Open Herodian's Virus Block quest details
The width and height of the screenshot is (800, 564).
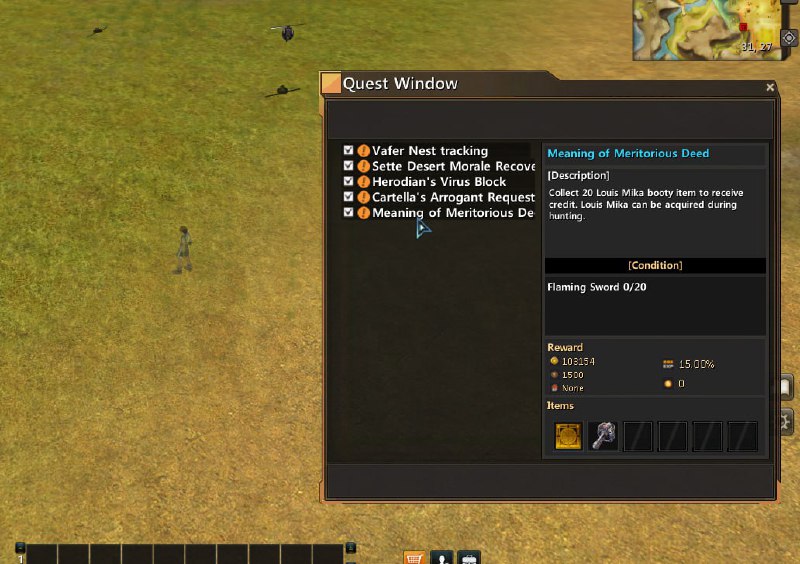[439, 182]
